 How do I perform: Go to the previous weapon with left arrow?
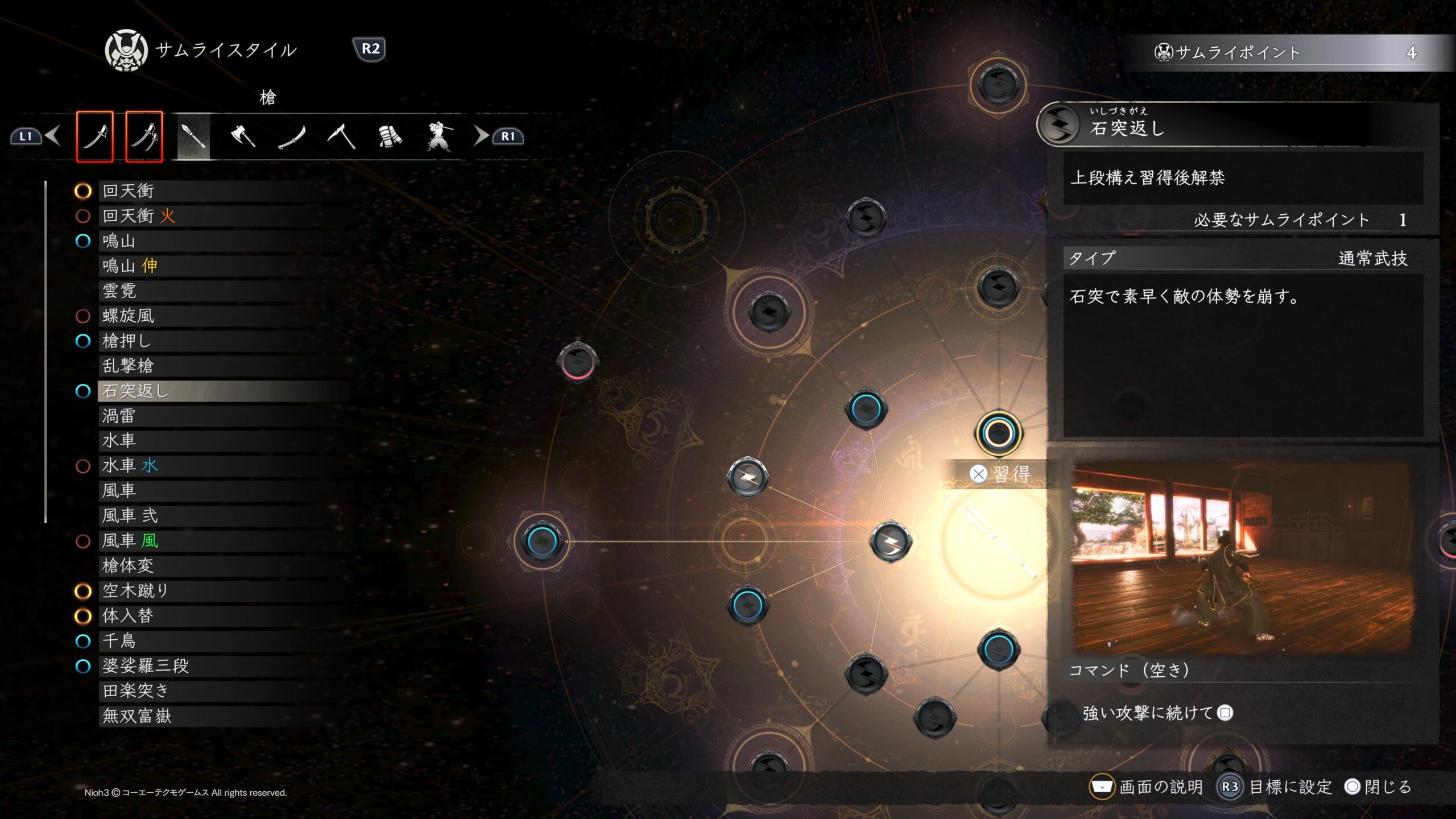[52, 136]
